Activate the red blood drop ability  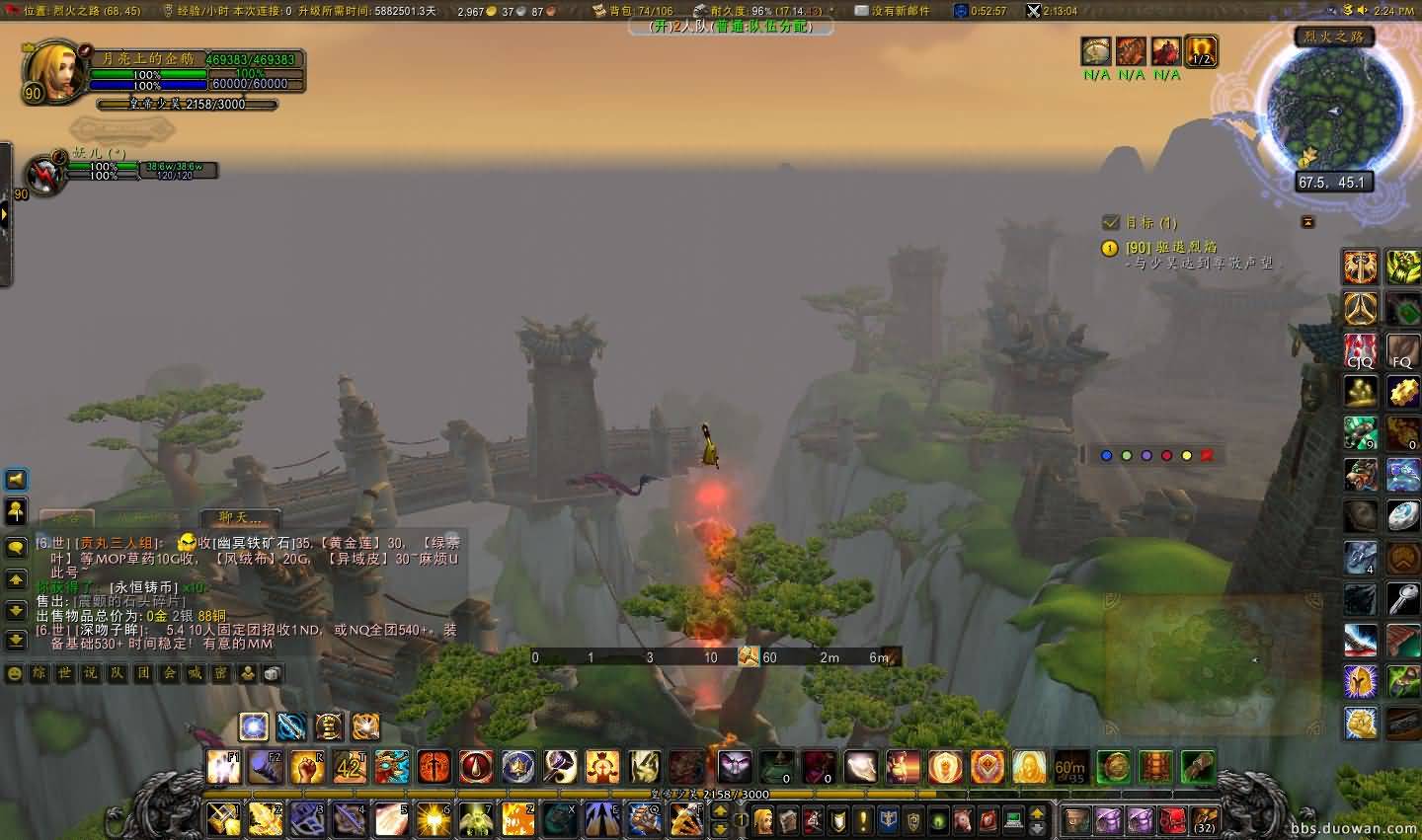(475, 767)
